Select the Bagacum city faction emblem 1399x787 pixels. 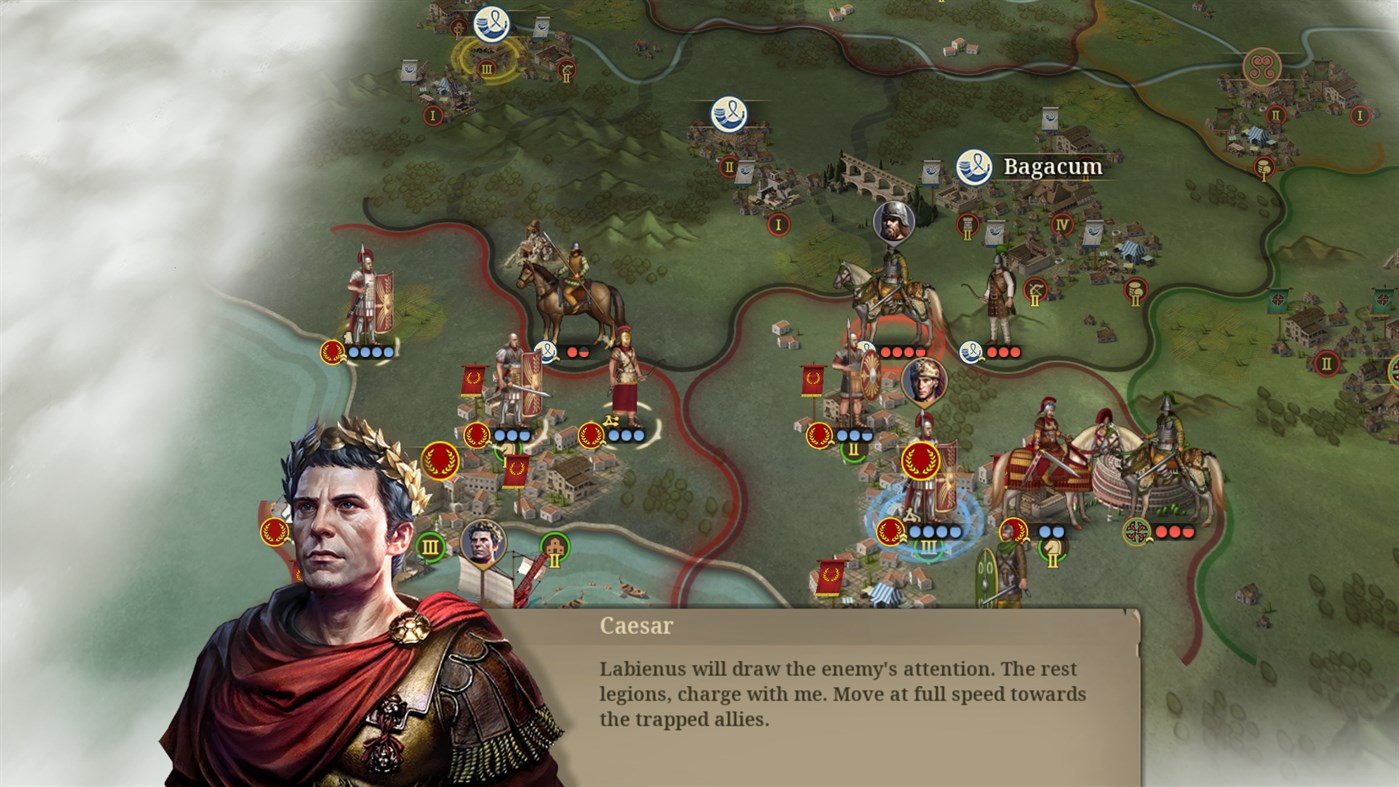point(972,166)
